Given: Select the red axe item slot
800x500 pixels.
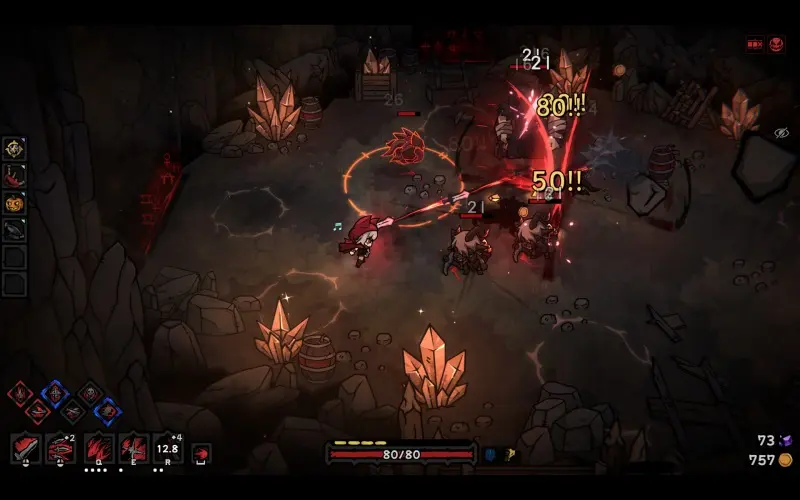Looking at the screenshot, I should tap(14, 176).
